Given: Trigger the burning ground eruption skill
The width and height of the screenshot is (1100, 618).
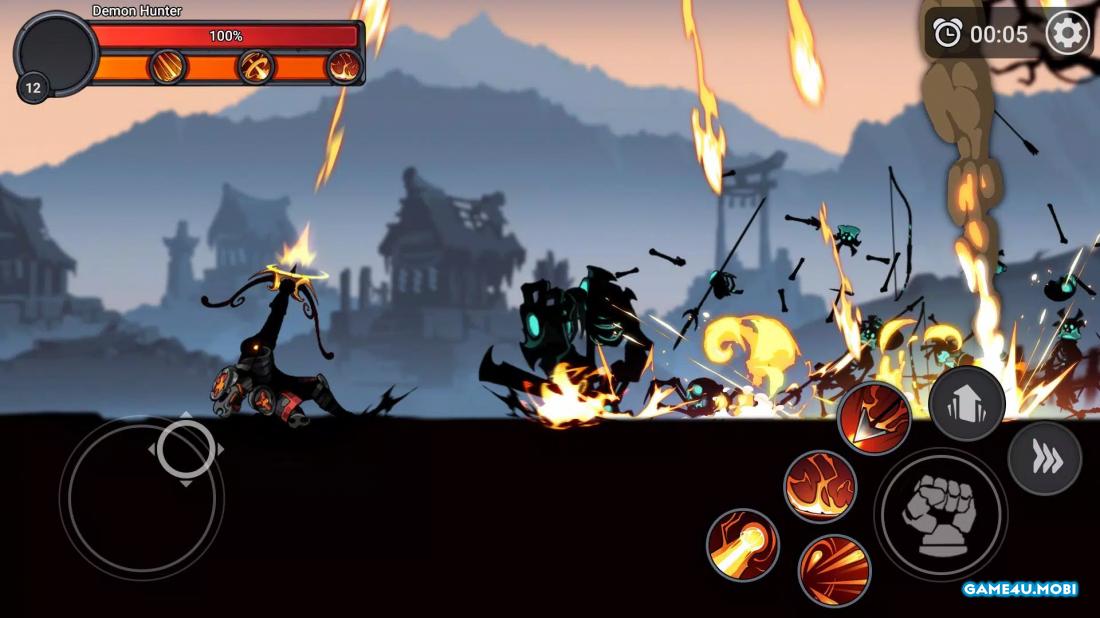Looking at the screenshot, I should 820,486.
